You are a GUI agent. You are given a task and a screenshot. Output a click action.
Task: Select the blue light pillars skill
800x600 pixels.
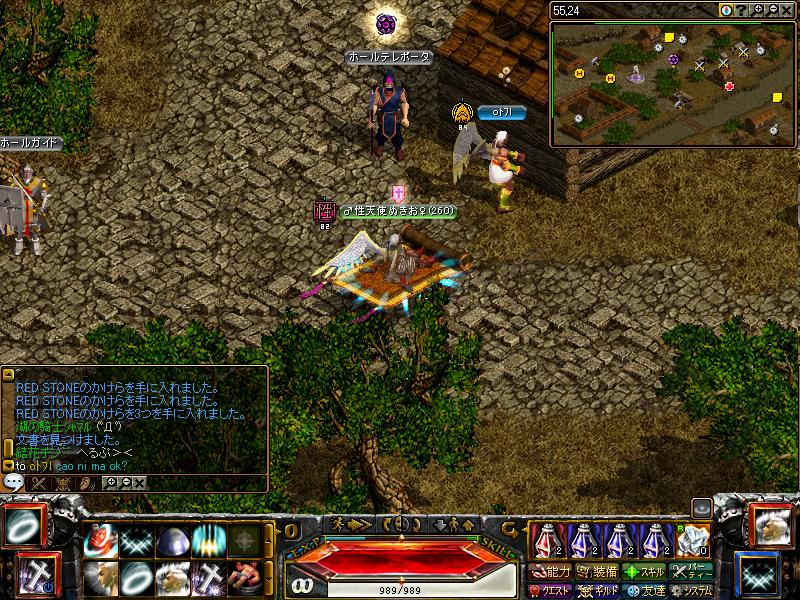coord(209,541)
